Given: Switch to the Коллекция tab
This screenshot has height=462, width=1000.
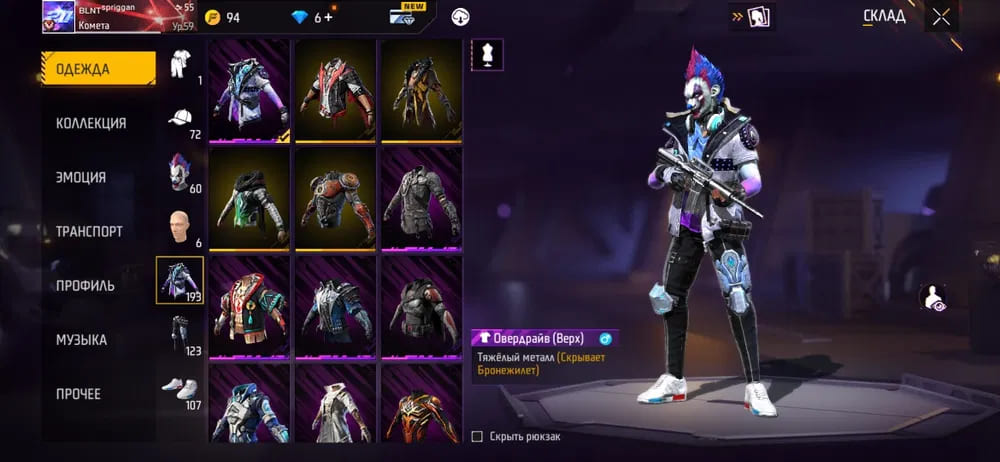Looking at the screenshot, I should point(91,123).
